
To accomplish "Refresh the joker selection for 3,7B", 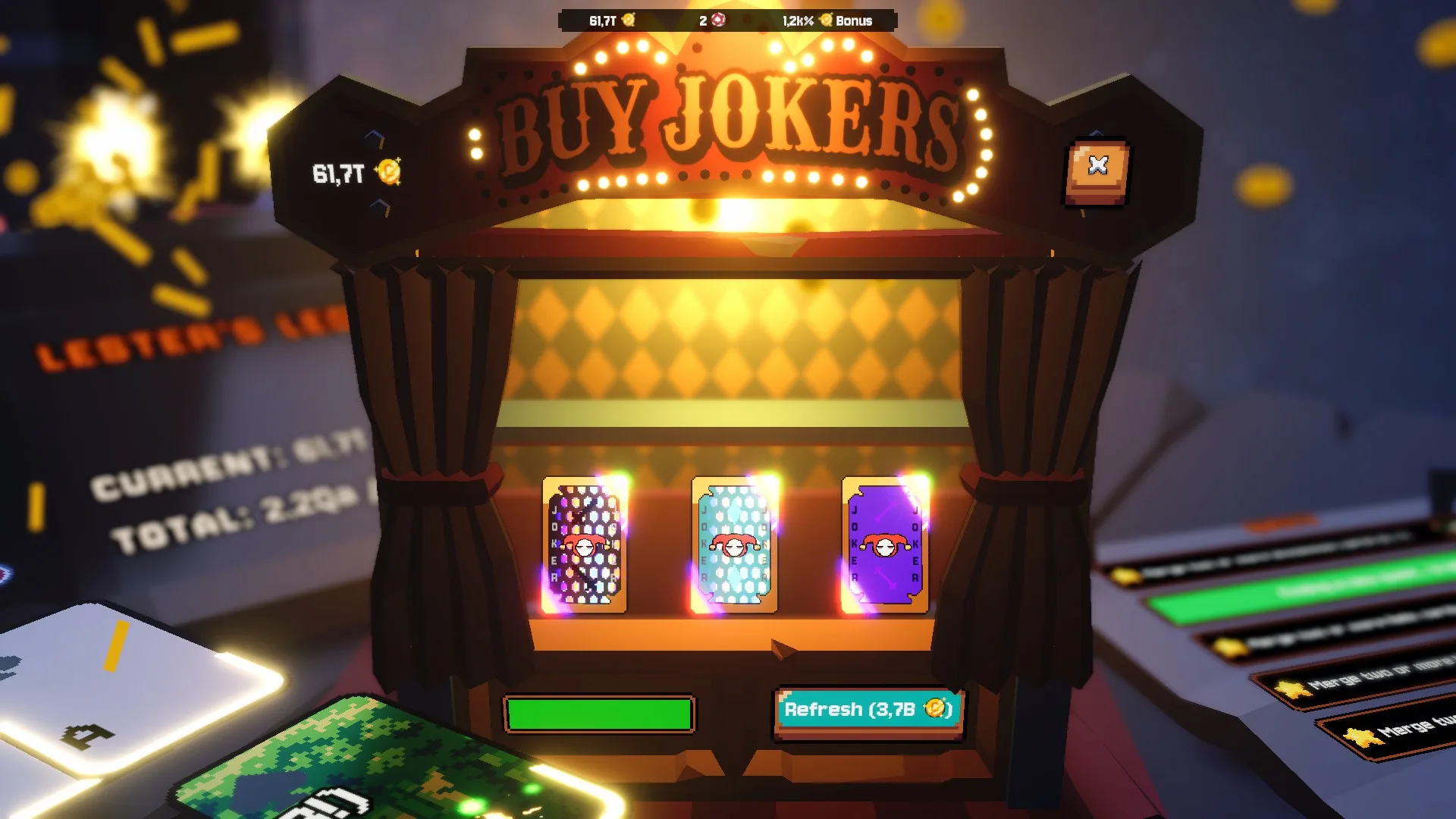I will click(868, 711).
